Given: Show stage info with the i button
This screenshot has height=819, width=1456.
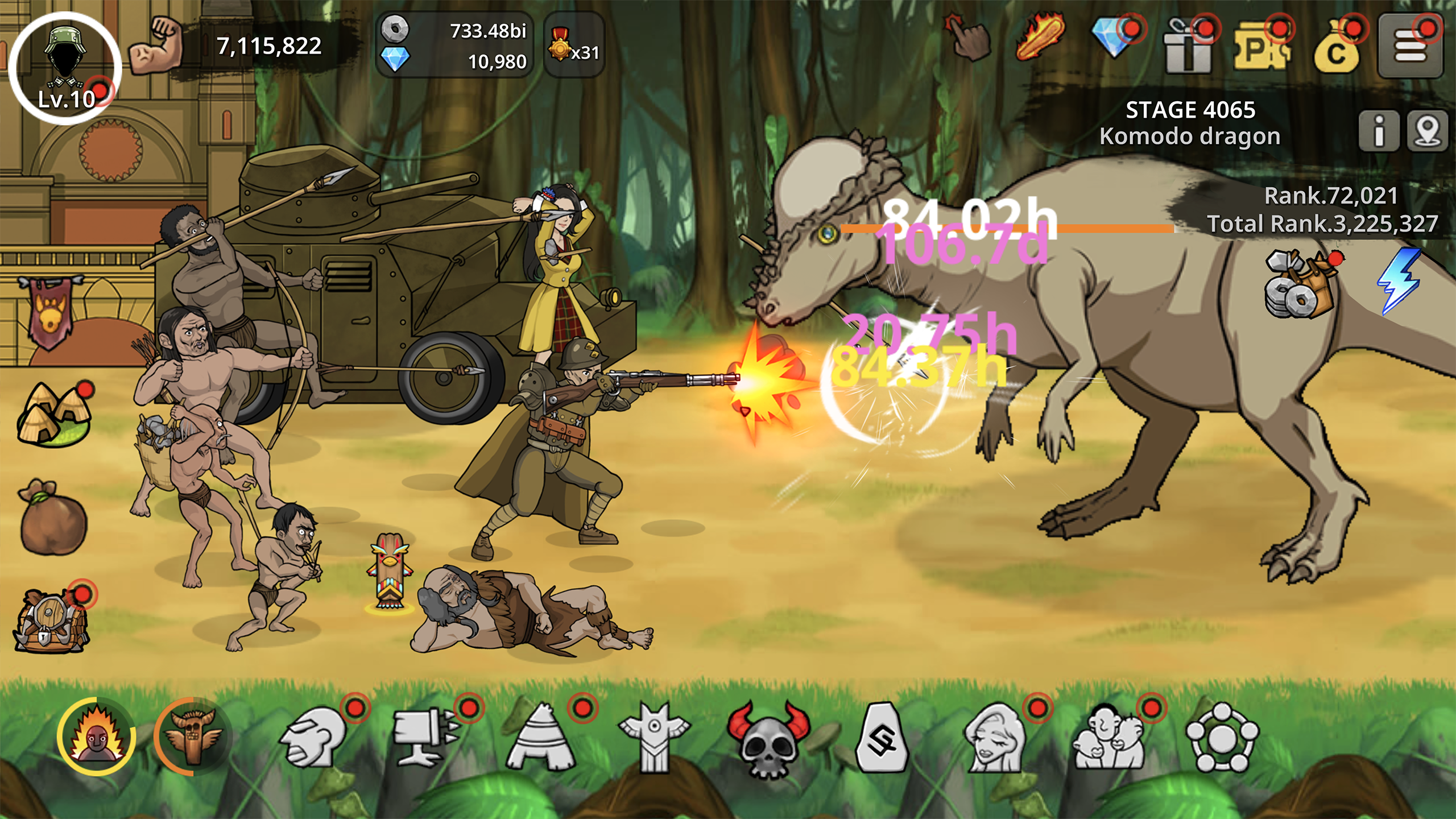Looking at the screenshot, I should 1379,131.
